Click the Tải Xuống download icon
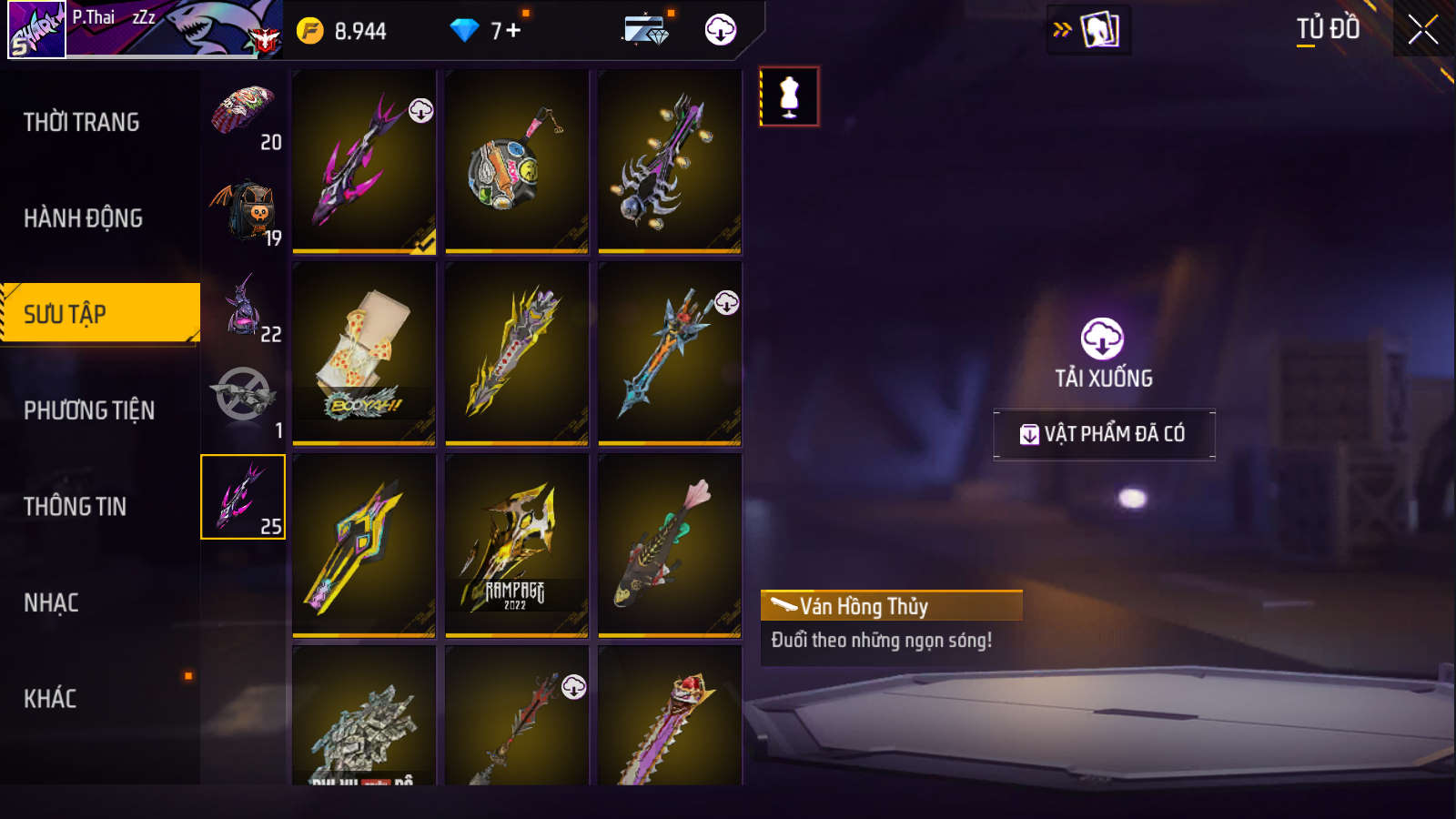Screen dimensions: 1456x819 1102,339
